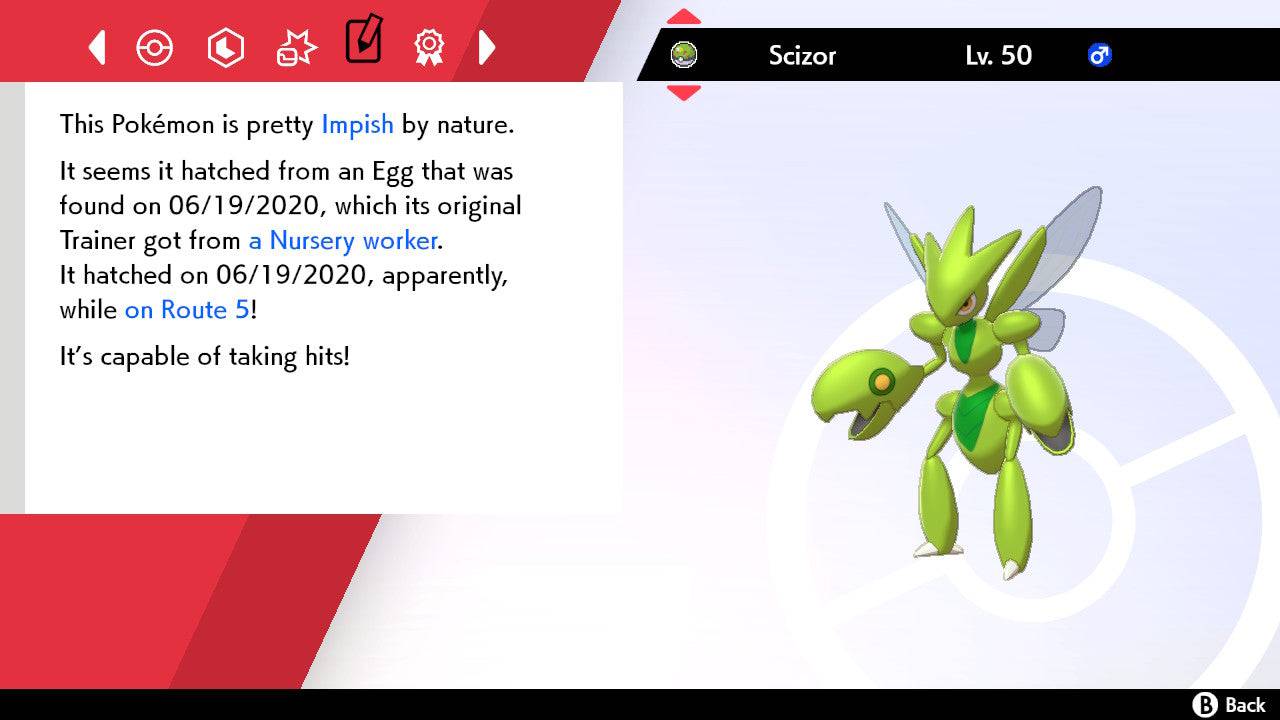Click the Friend Ball icon beside Scizor

pos(684,55)
